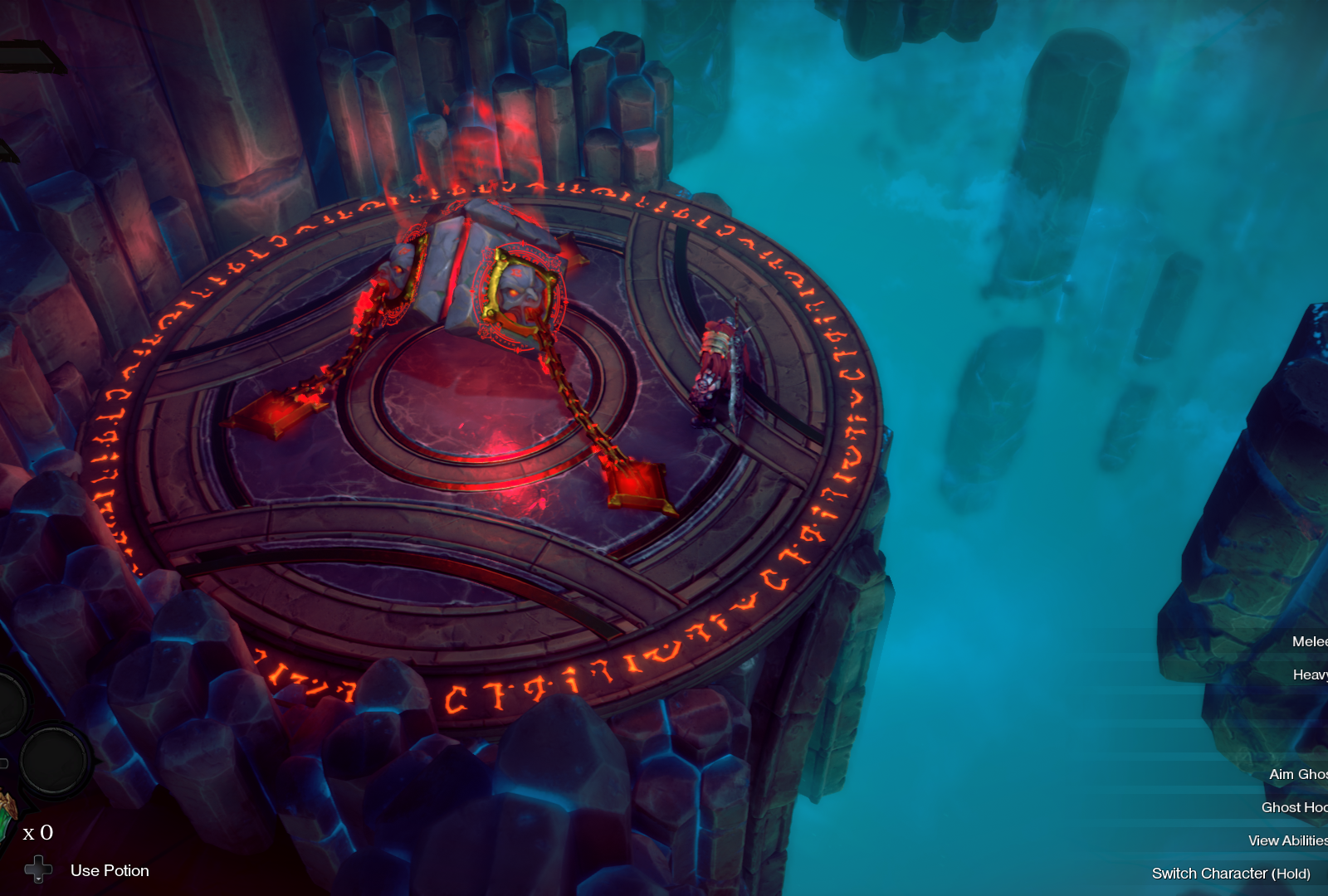Activate Switch Character (Hold) option
Image resolution: width=1328 pixels, height=896 pixels.
pyautogui.click(x=1237, y=874)
